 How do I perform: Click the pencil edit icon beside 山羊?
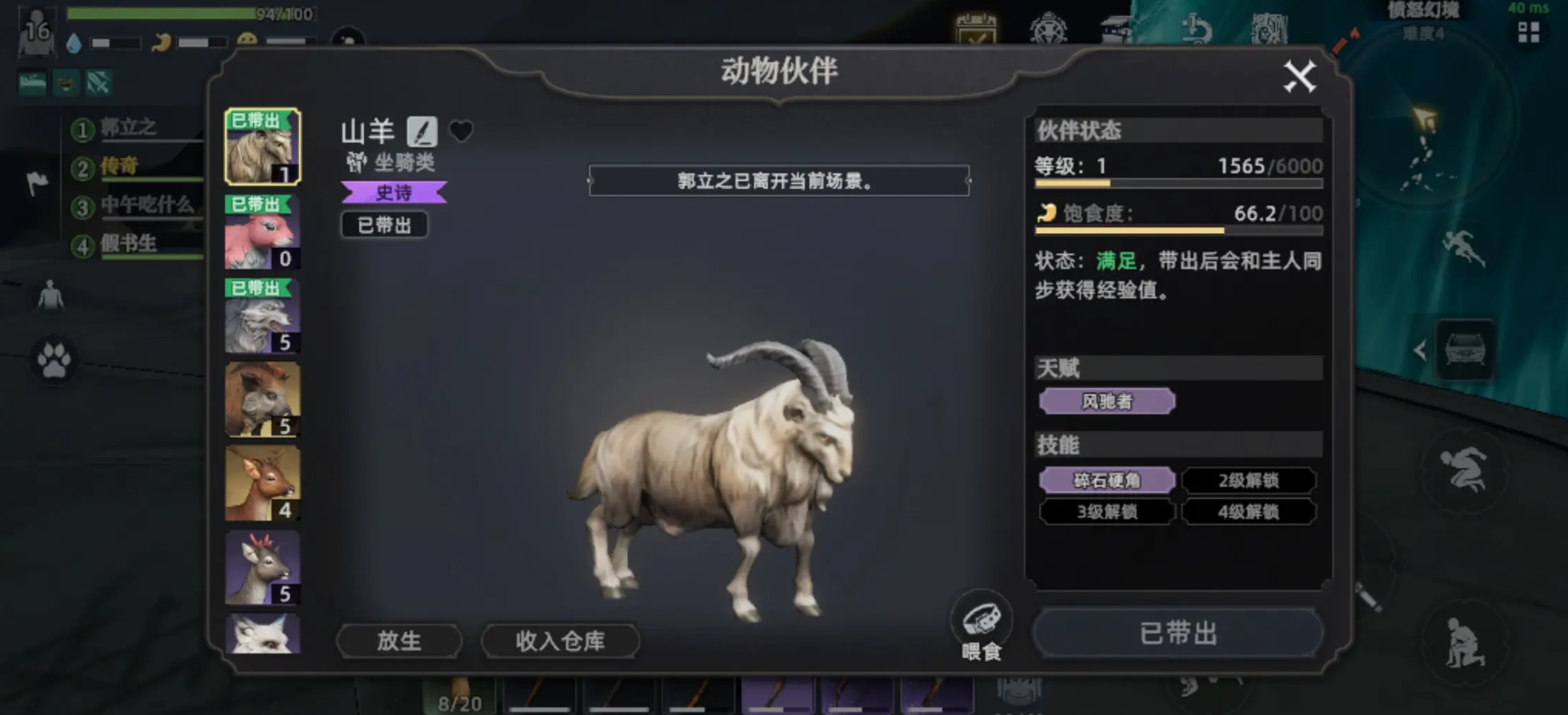(x=423, y=131)
